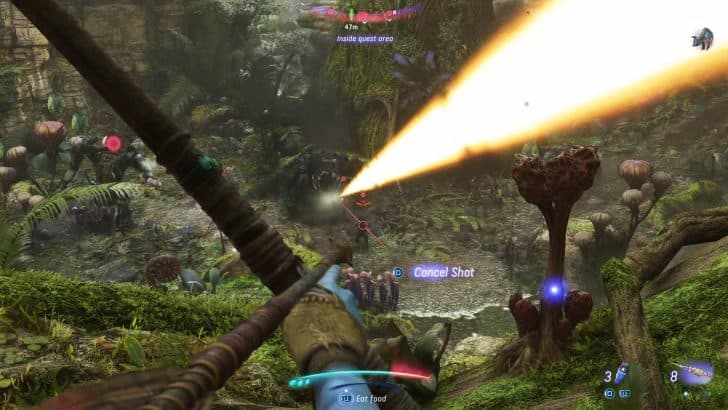
Task: Click the green quest marker on compass
Action: pos(352,14)
